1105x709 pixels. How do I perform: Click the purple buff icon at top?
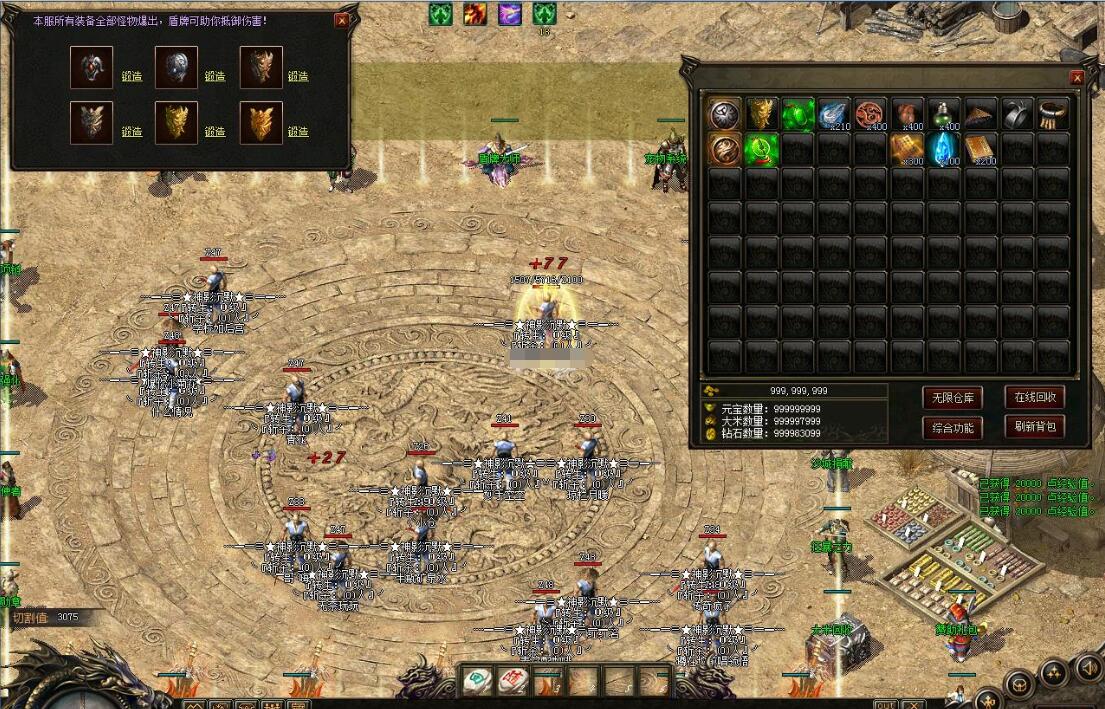point(510,14)
